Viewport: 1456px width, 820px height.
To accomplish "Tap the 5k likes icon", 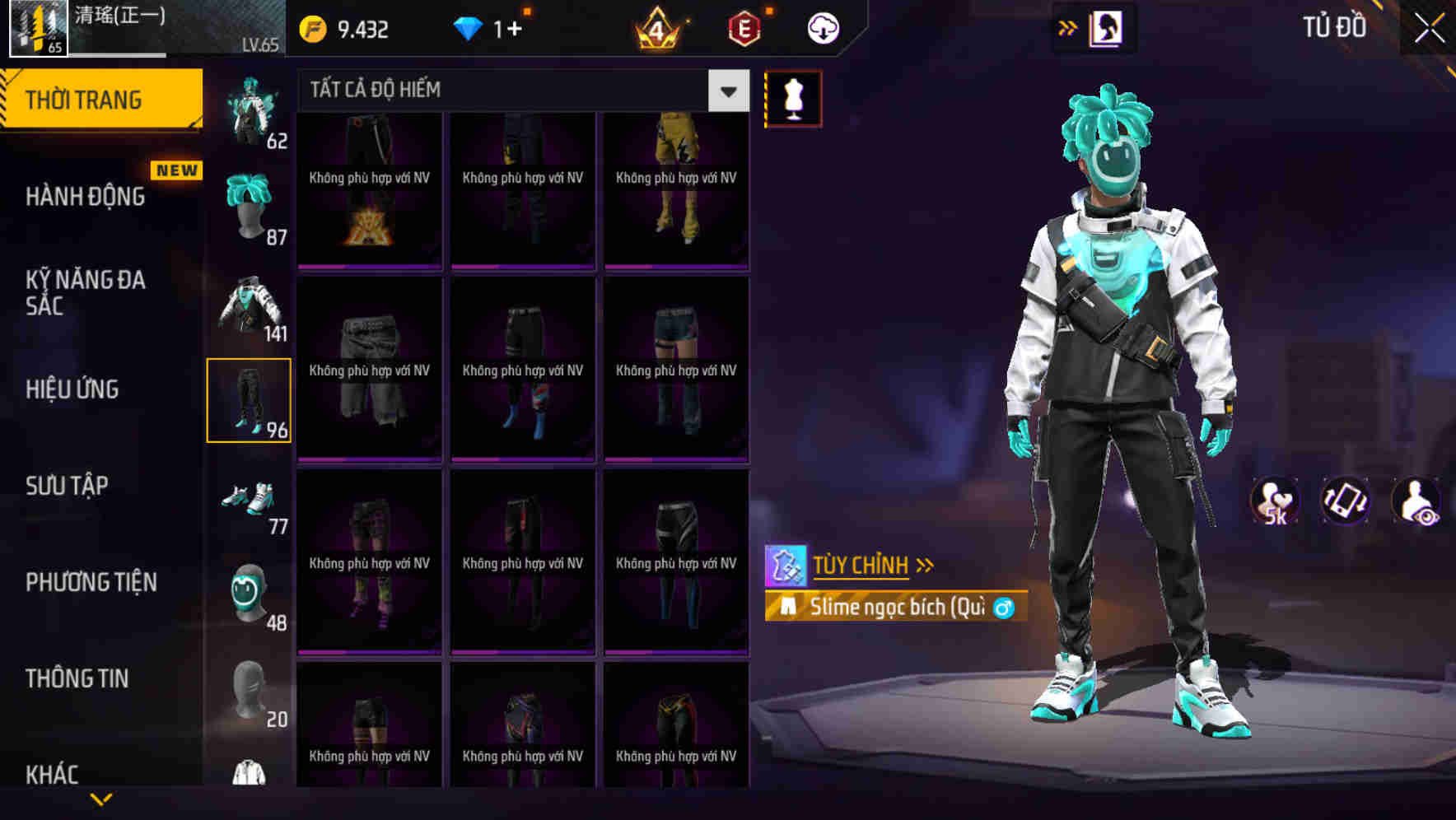I will click(x=1276, y=501).
